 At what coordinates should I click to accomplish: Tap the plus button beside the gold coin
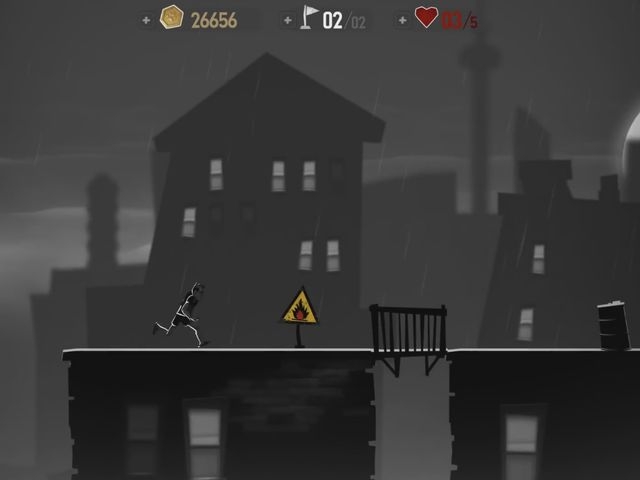click(x=146, y=19)
